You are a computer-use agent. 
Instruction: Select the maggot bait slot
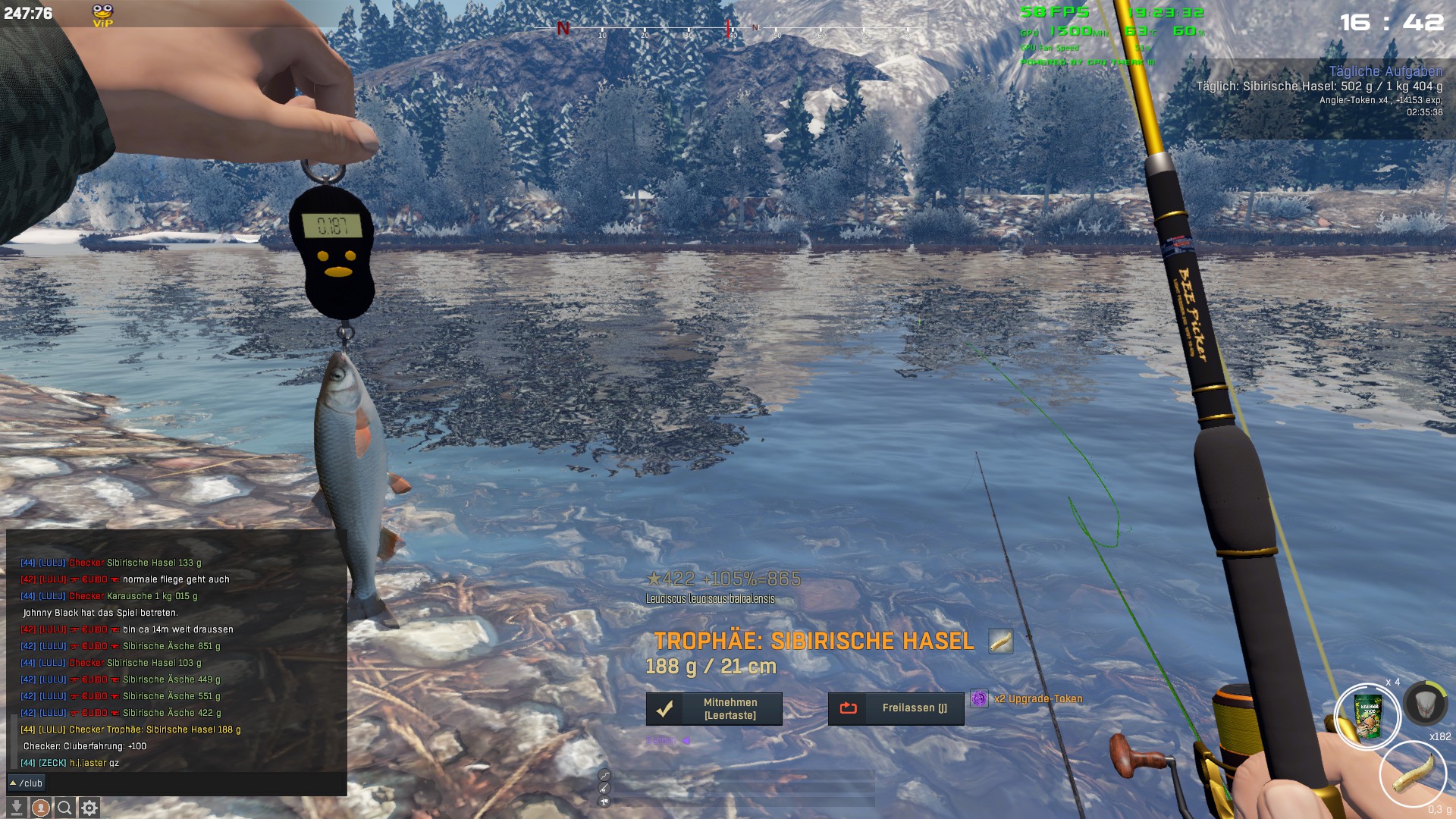tap(1414, 773)
